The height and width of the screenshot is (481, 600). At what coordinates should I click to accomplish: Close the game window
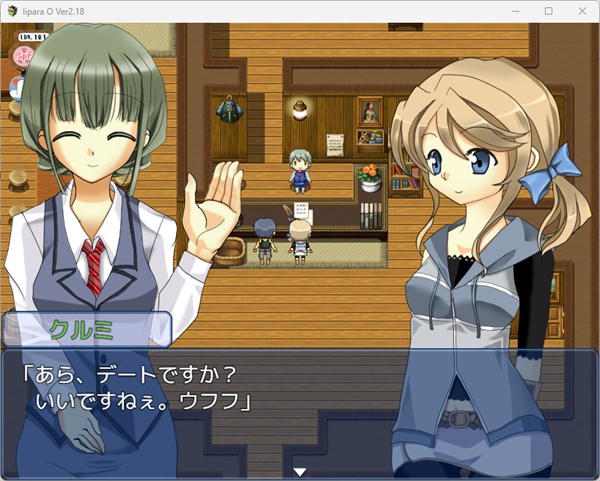(580, 10)
